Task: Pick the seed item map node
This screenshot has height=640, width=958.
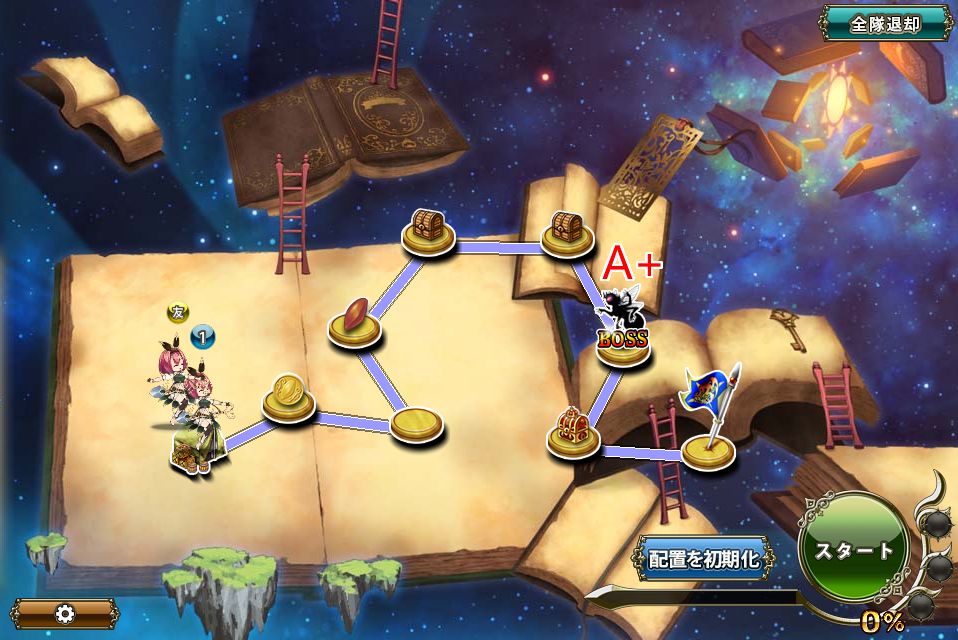Action: pyautogui.click(x=355, y=322)
